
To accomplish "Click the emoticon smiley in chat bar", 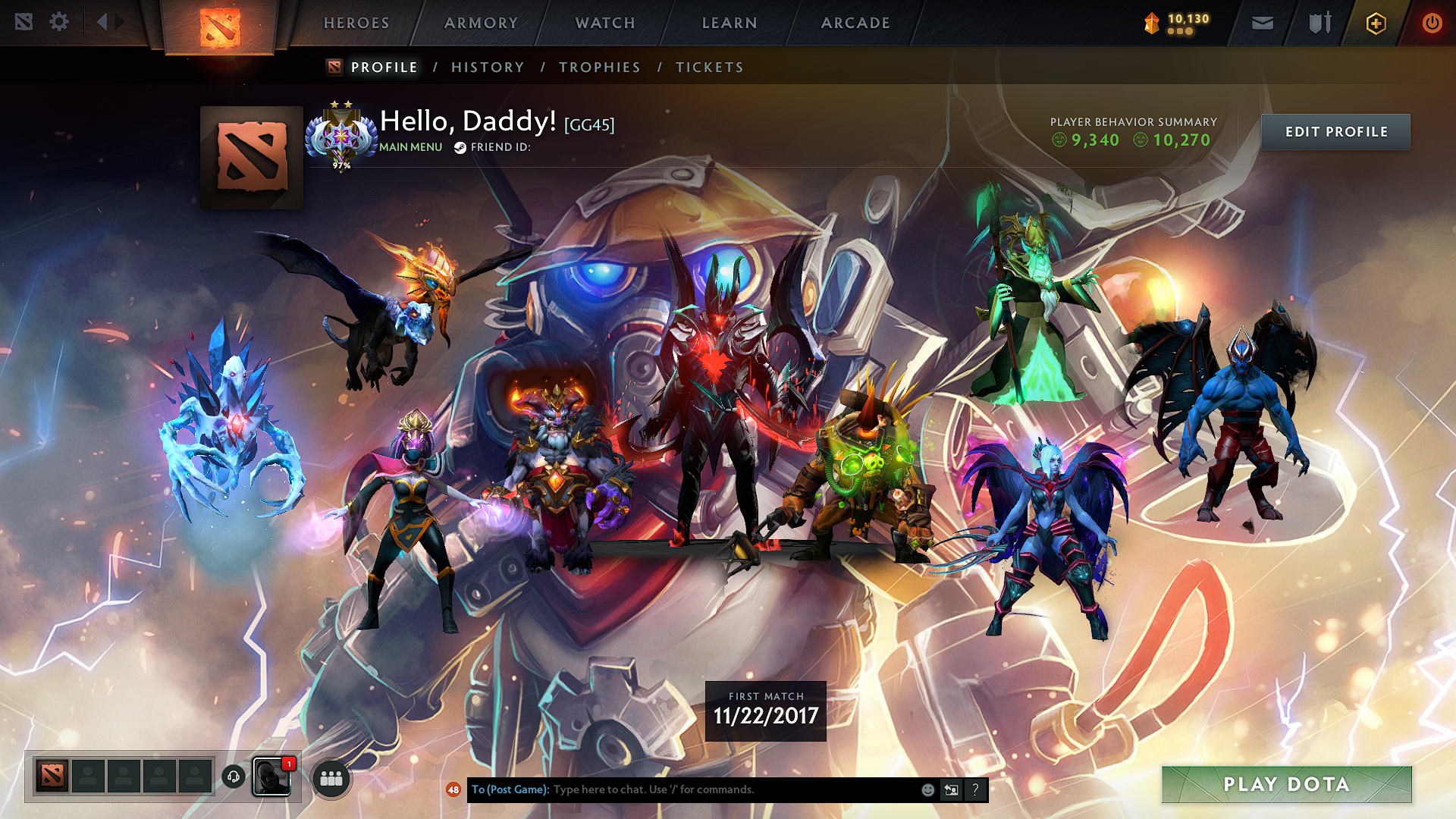I will pos(927,789).
